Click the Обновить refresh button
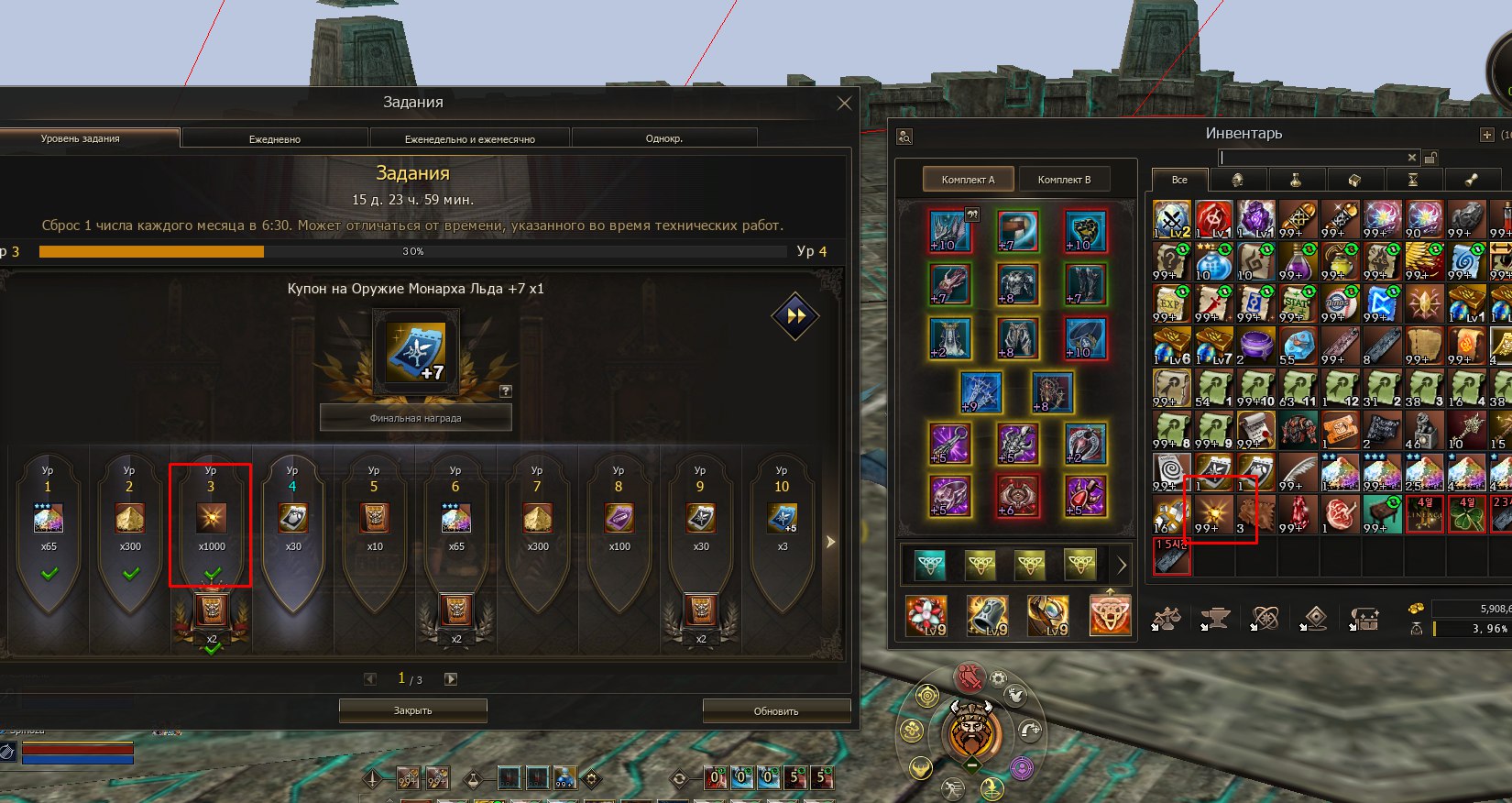Screen dimensions: 1512x803 [x=776, y=710]
